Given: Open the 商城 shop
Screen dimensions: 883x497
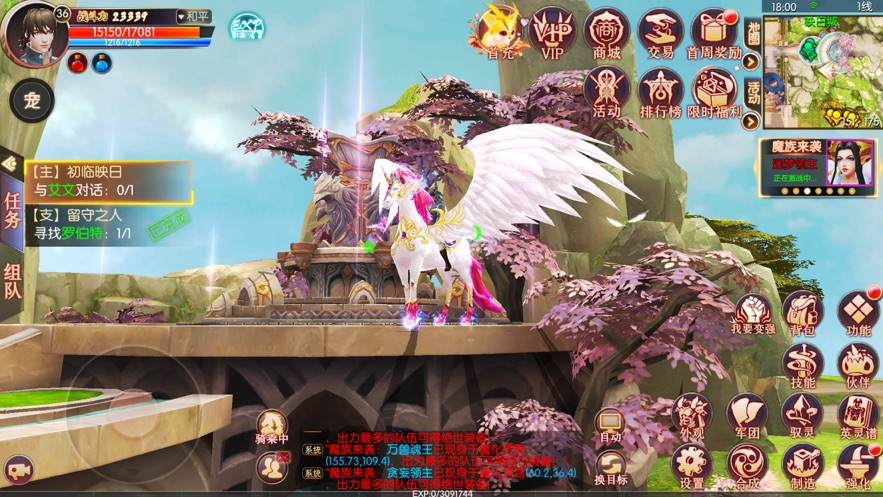Looking at the screenshot, I should click(606, 33).
